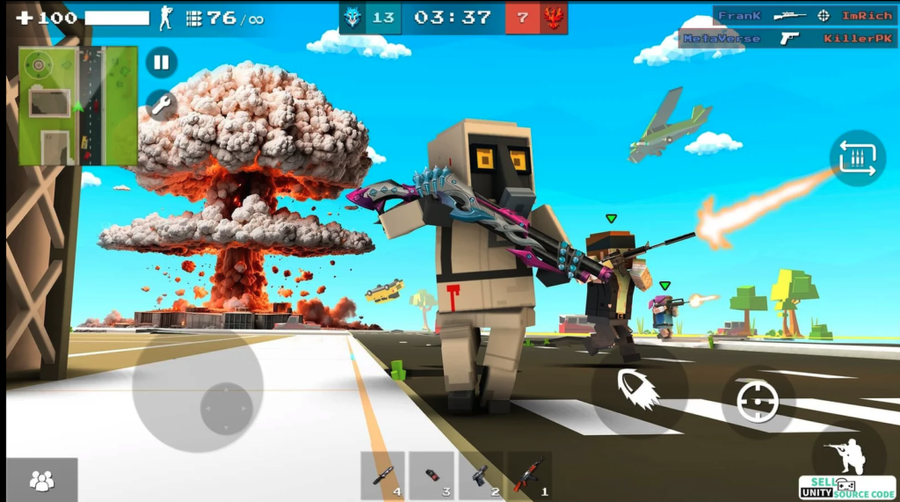The image size is (900, 502).
Task: Pause the match with the pause button
Action: (x=161, y=63)
